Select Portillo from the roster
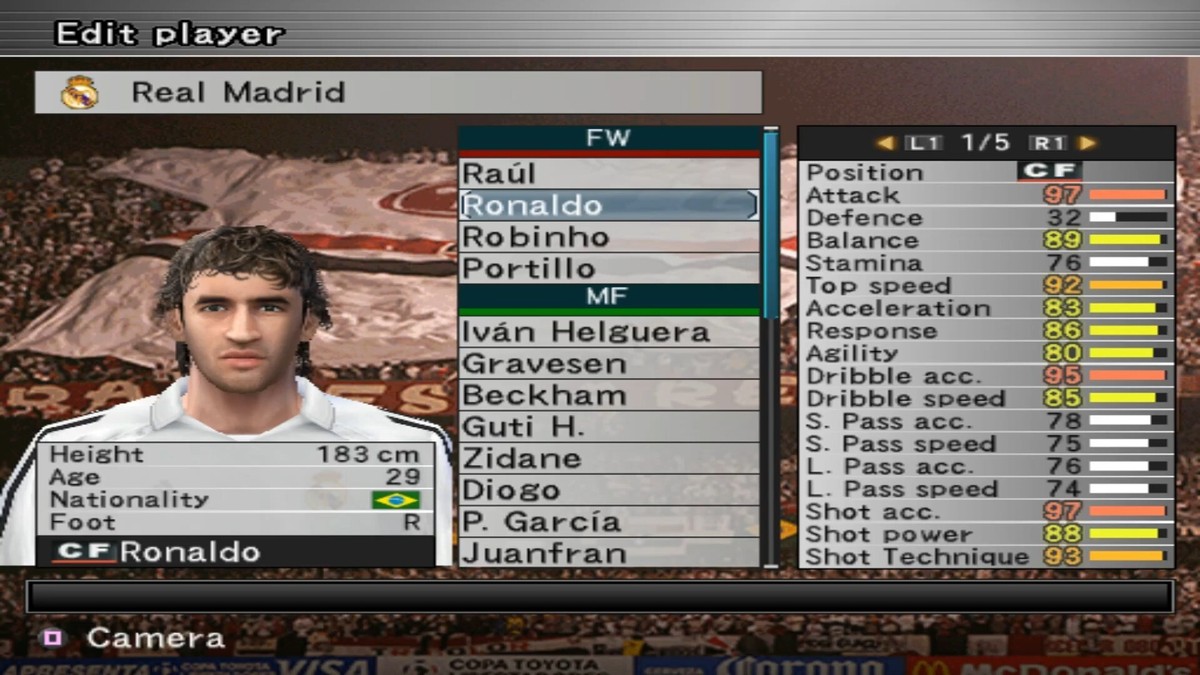 (x=608, y=268)
